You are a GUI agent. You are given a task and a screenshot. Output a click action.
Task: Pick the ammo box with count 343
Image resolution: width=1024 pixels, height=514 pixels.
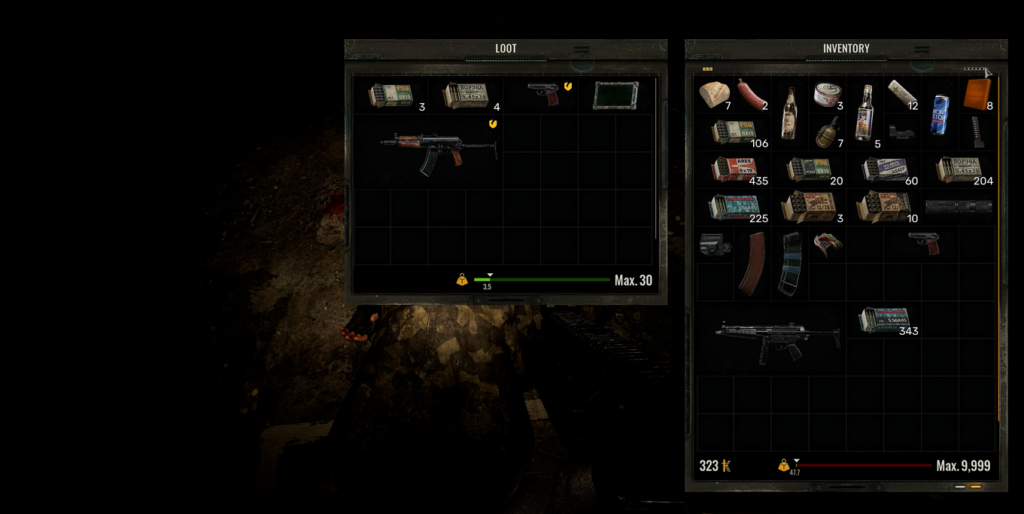click(x=883, y=319)
